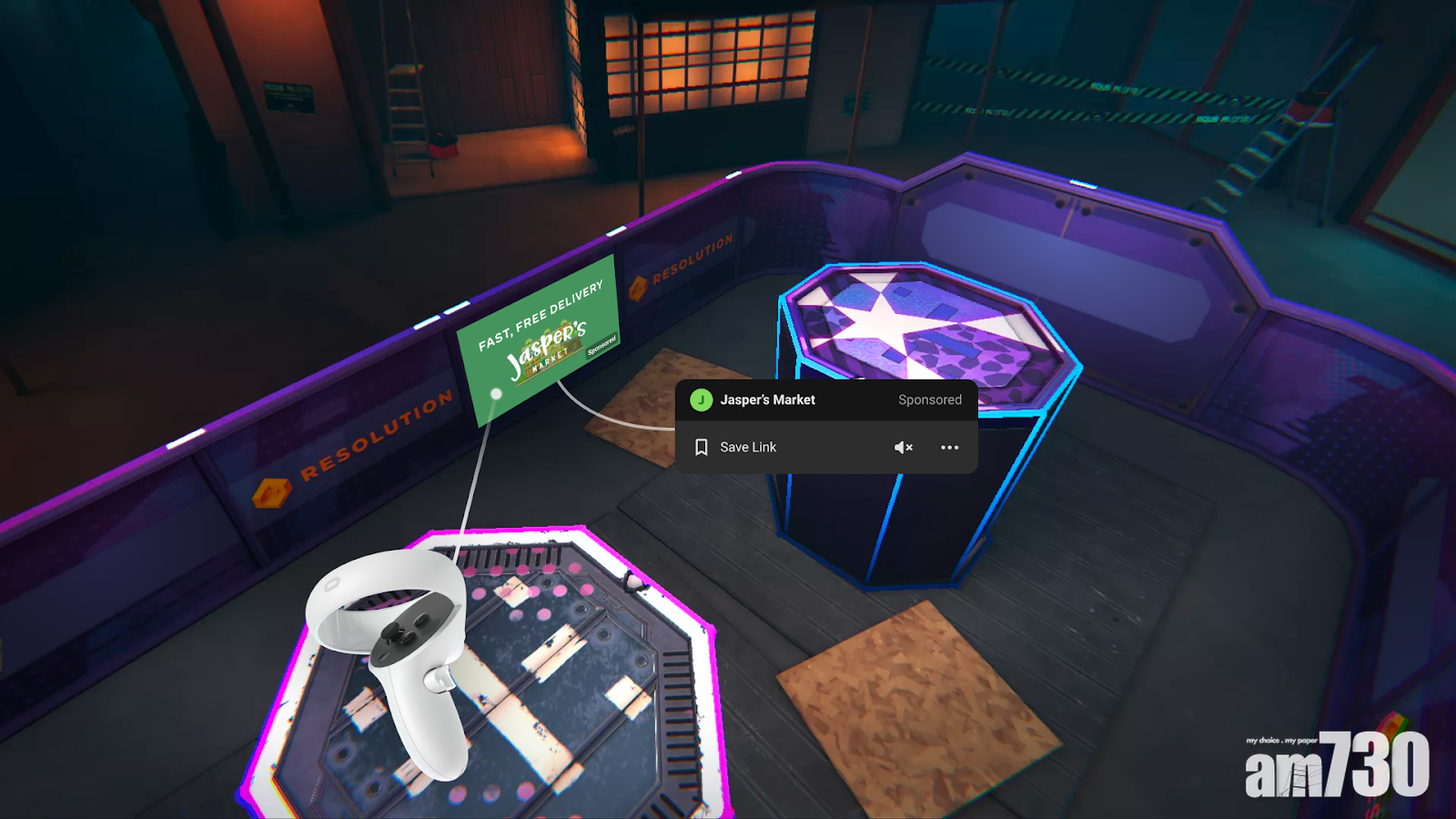Open the three-dot overflow menu
1456x819 pixels.
click(949, 447)
